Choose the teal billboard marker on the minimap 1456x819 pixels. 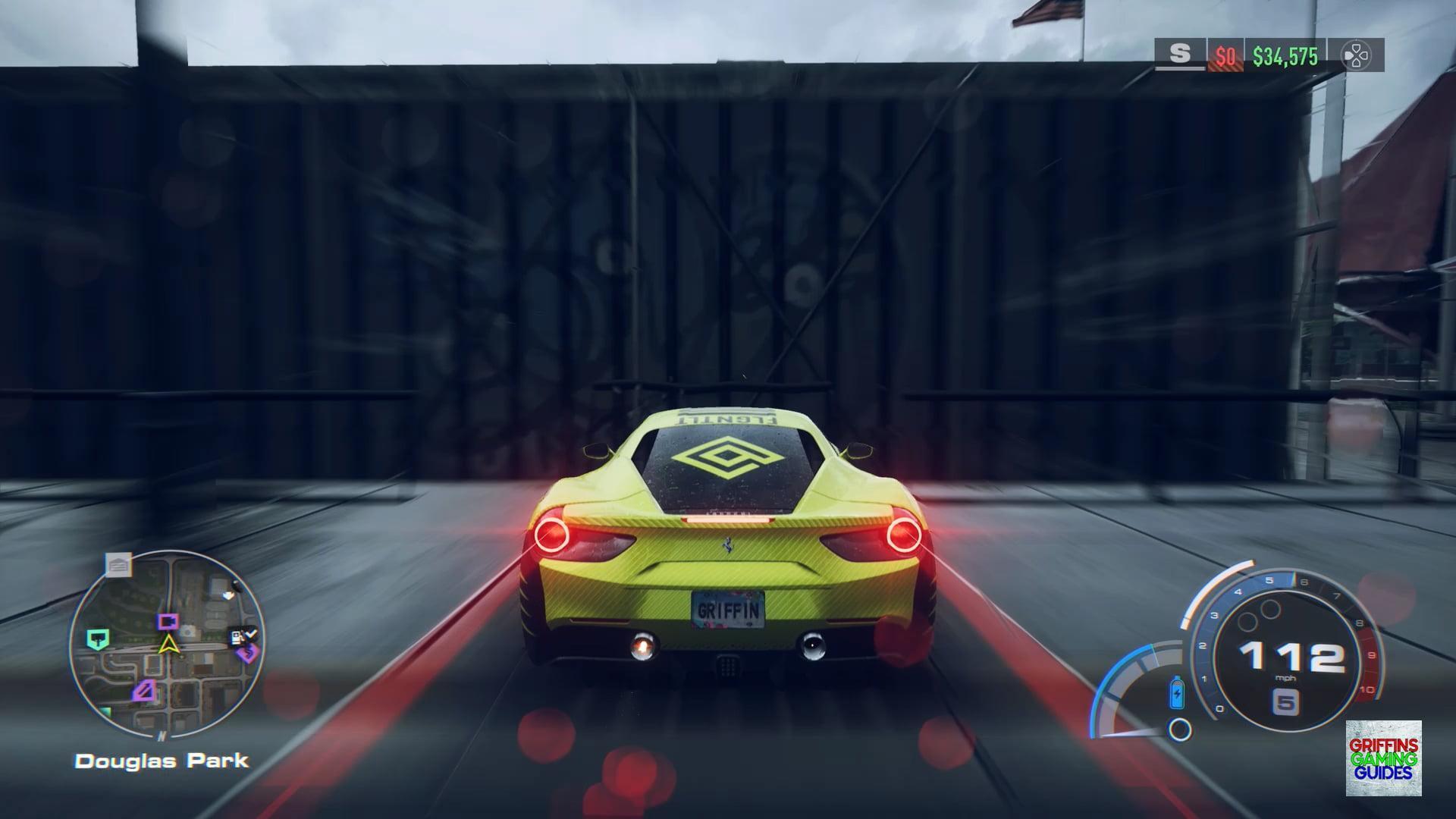98,639
